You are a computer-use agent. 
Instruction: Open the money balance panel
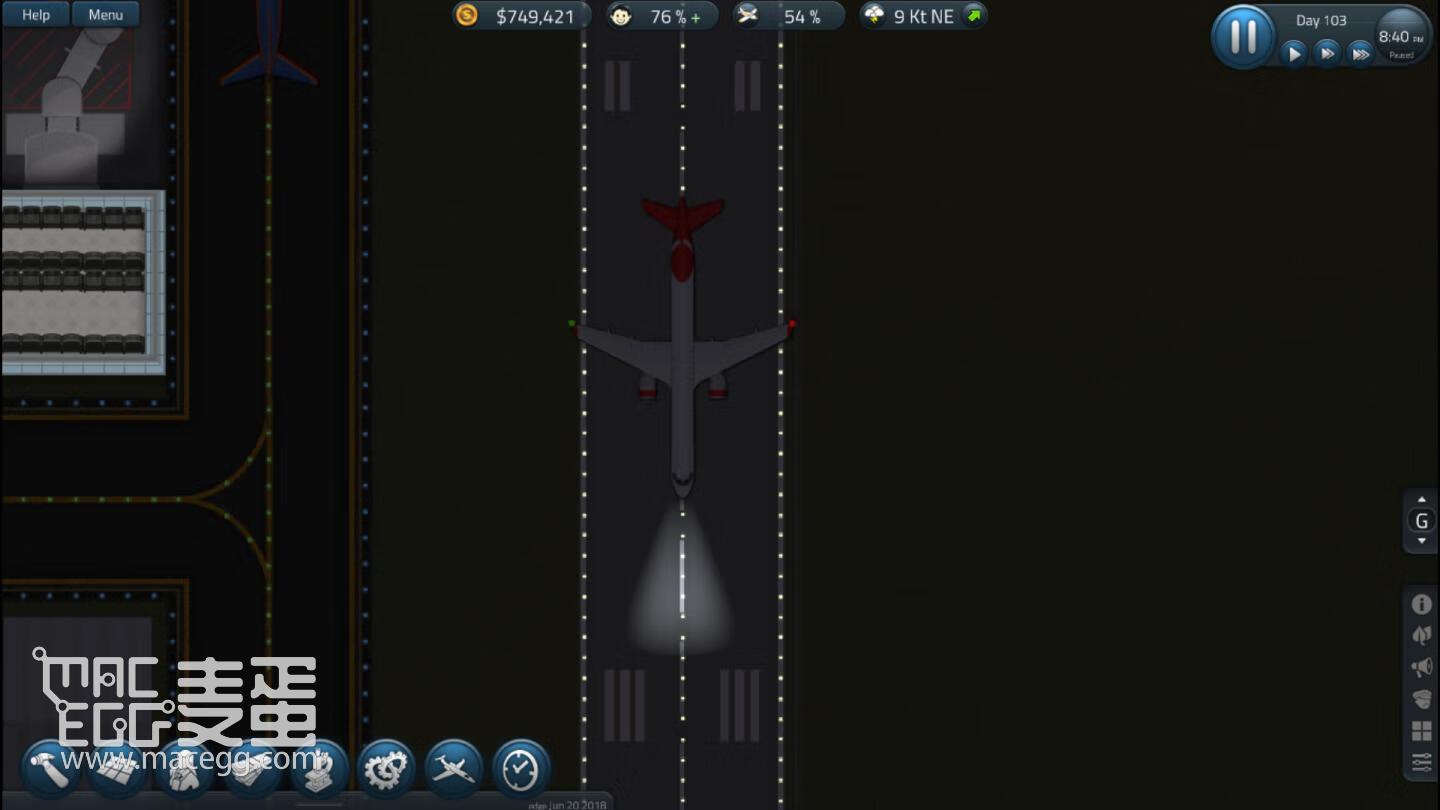tap(521, 16)
